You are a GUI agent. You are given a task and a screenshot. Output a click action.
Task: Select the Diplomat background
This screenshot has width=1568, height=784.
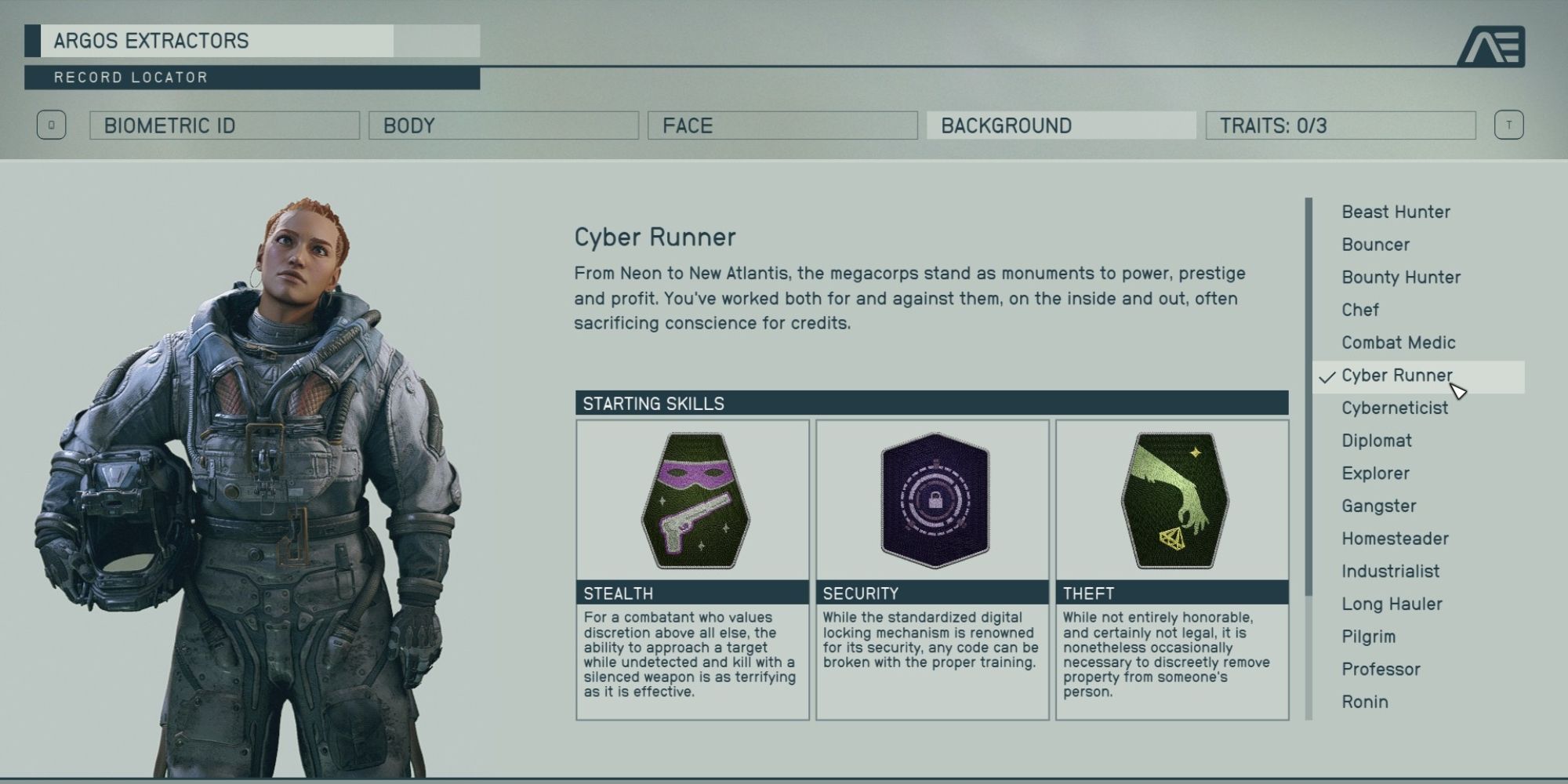1377,441
